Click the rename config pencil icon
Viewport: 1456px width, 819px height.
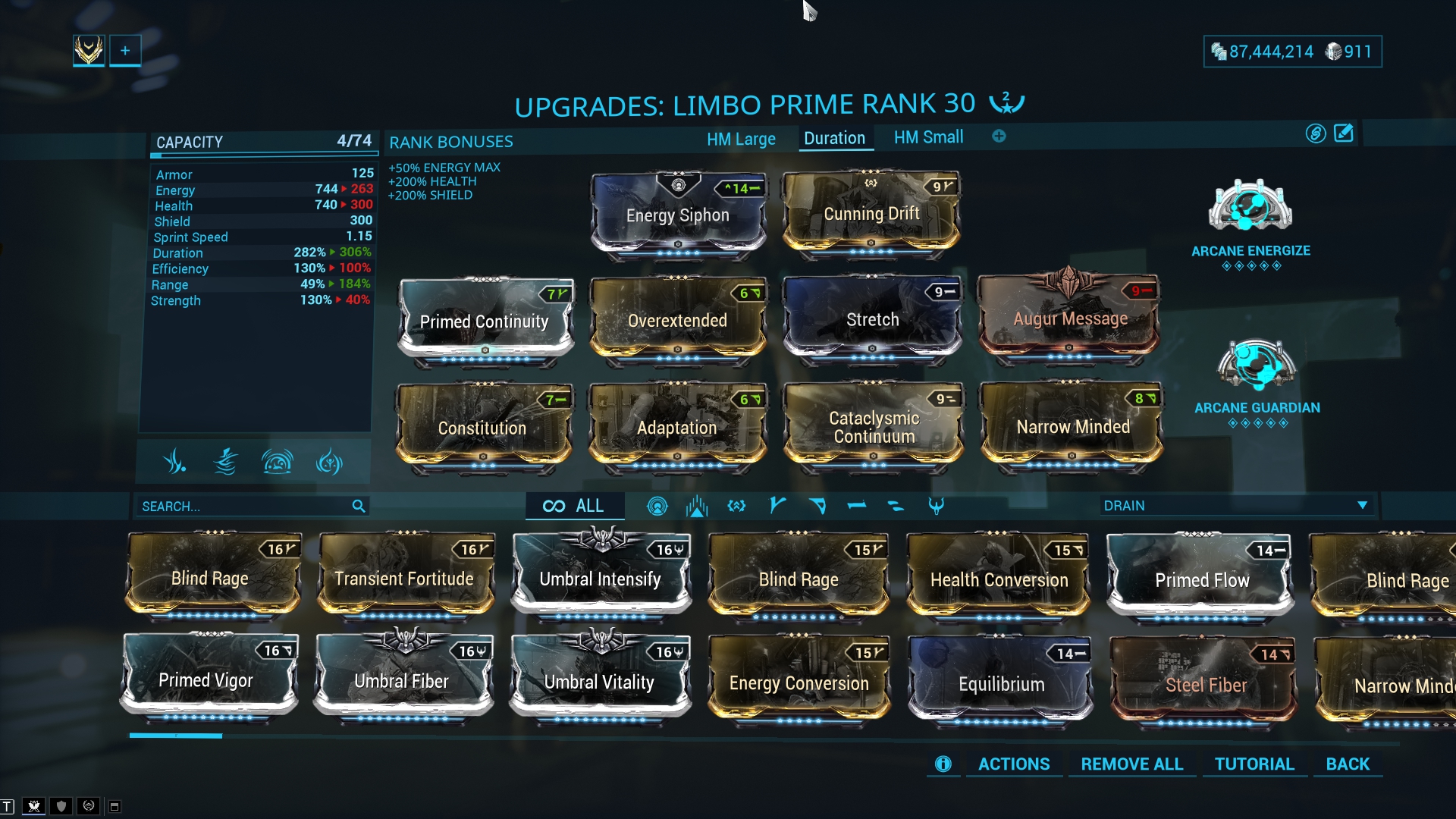point(1343,133)
